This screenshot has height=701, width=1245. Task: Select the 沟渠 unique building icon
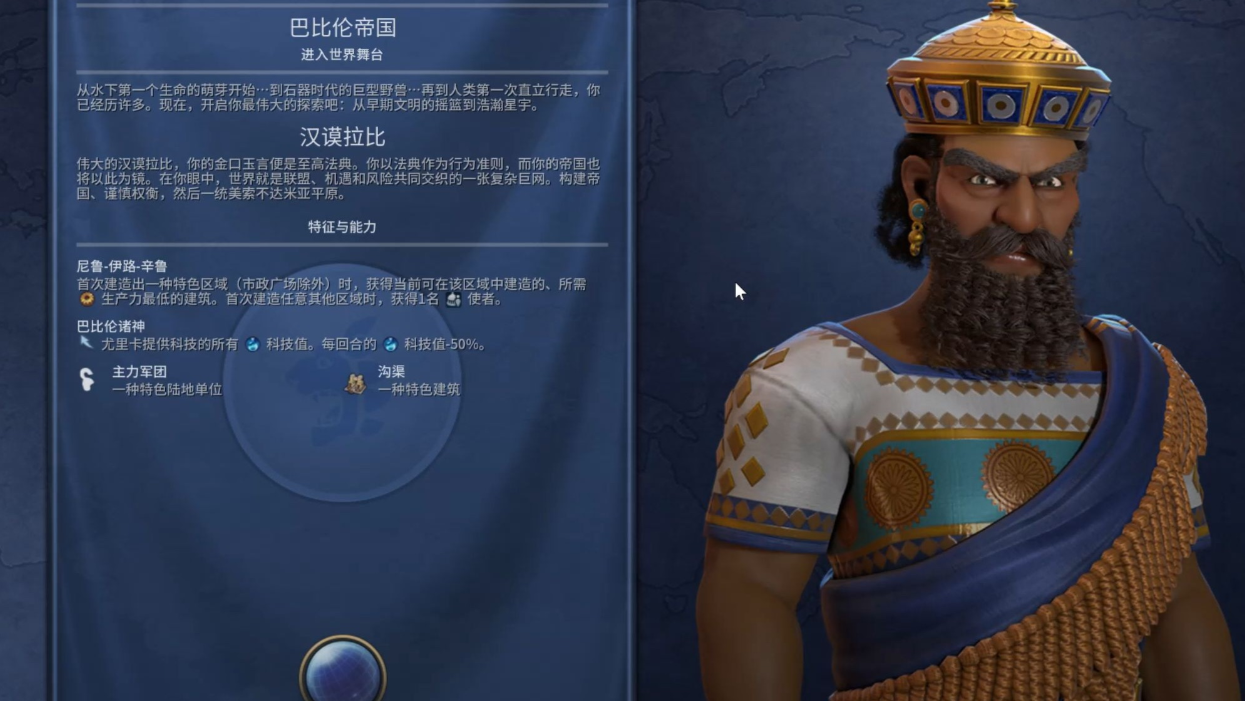pyautogui.click(x=355, y=381)
